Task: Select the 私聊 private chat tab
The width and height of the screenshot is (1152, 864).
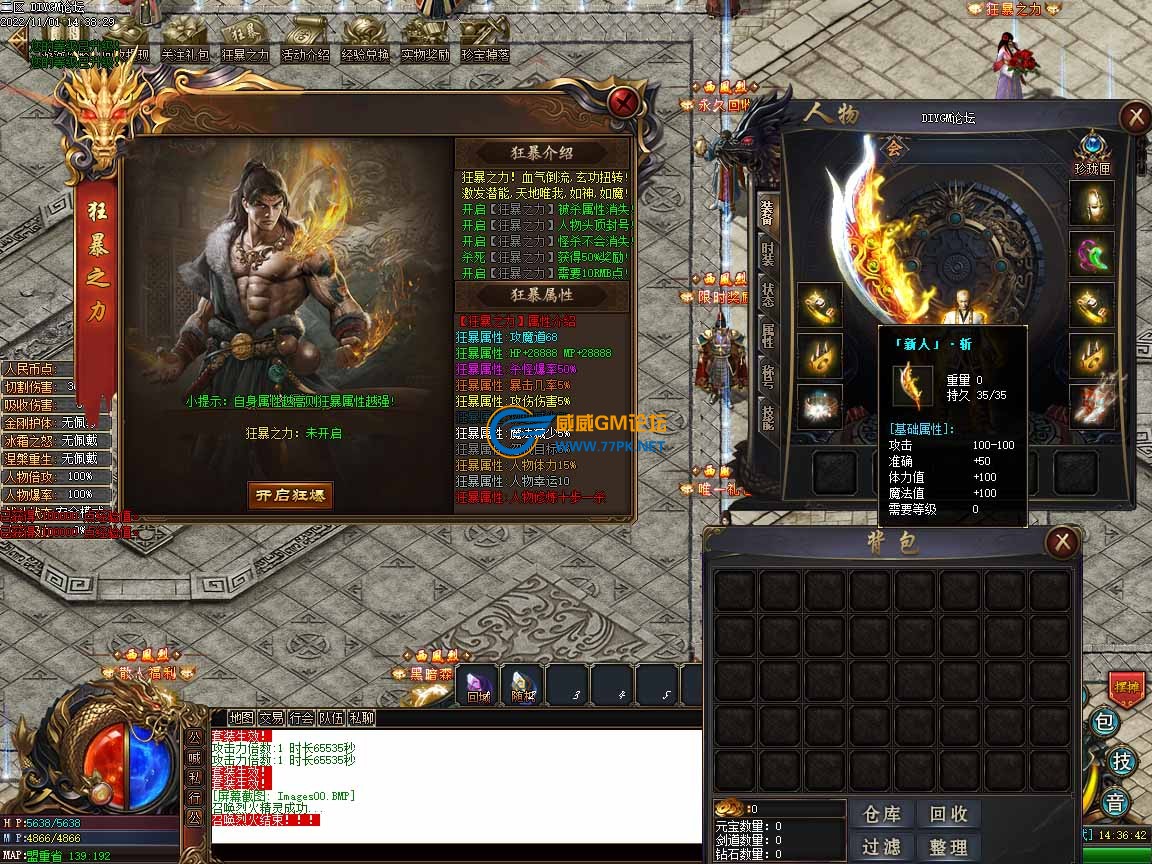Action: click(x=361, y=718)
